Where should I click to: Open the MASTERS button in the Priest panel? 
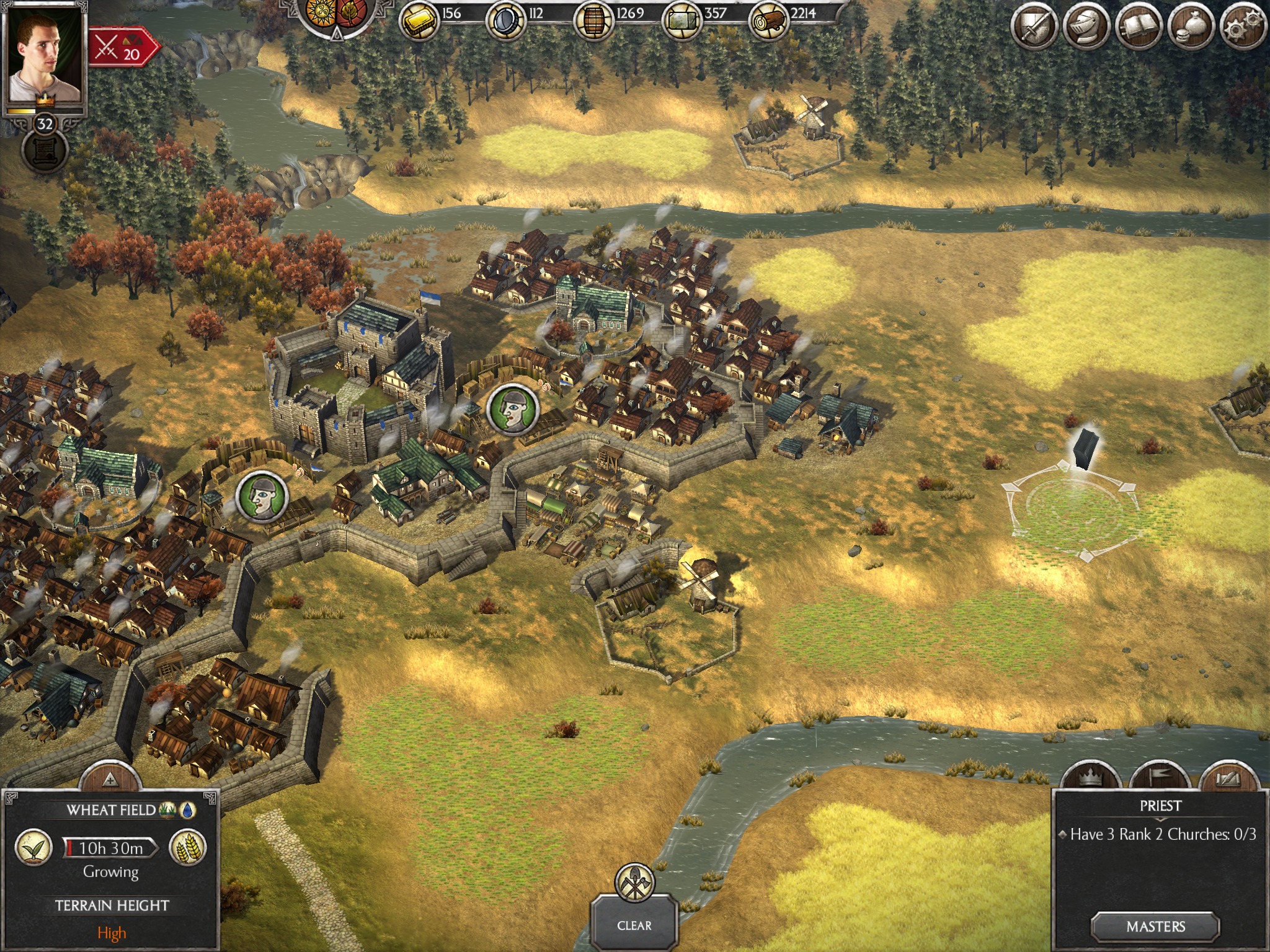click(x=1155, y=927)
